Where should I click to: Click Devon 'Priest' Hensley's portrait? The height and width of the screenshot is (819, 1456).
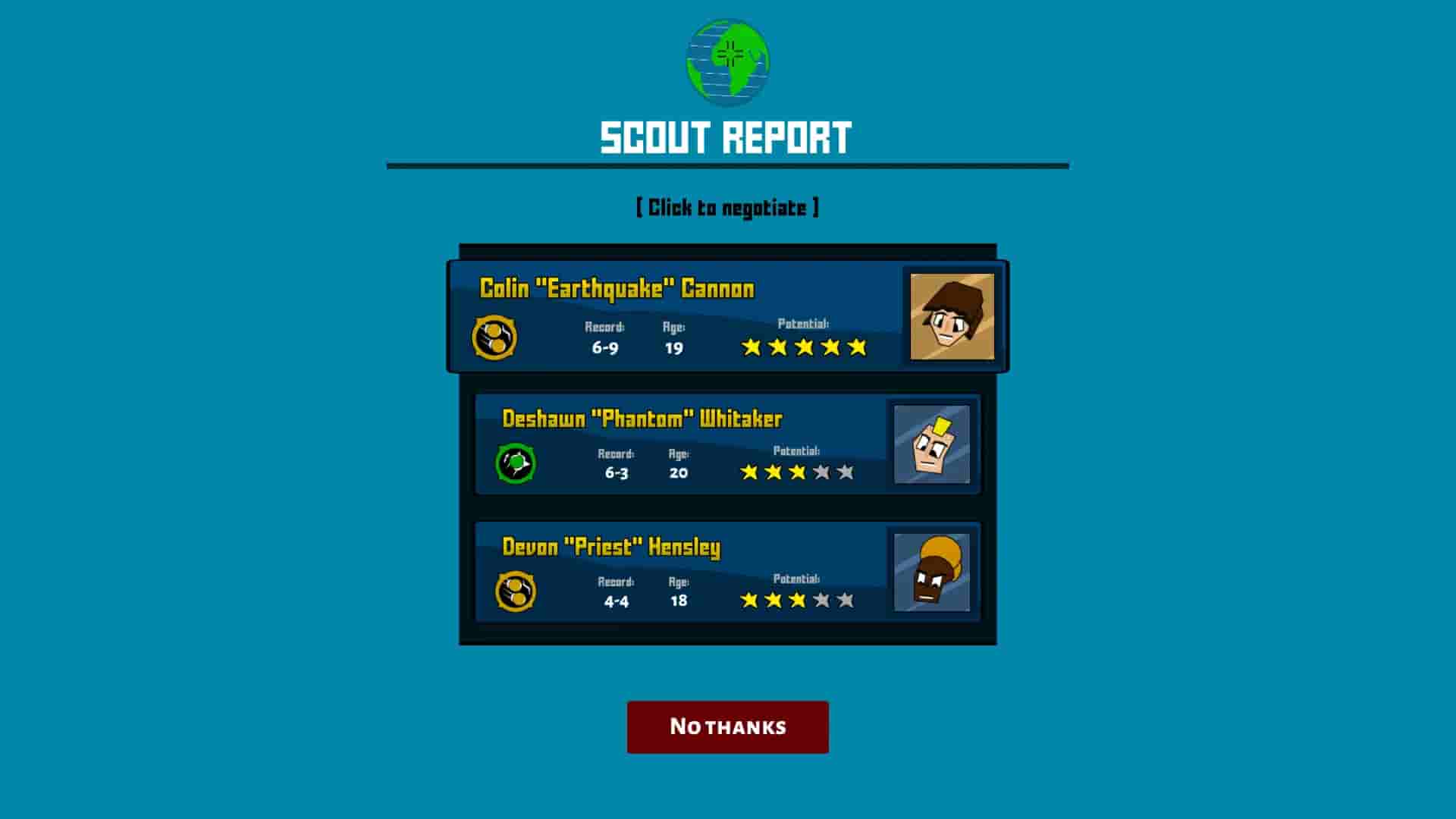pyautogui.click(x=931, y=573)
